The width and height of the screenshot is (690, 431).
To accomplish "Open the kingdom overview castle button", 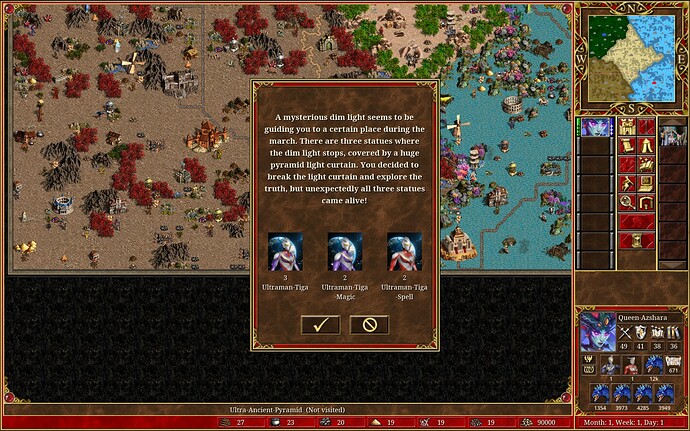I will [x=628, y=126].
